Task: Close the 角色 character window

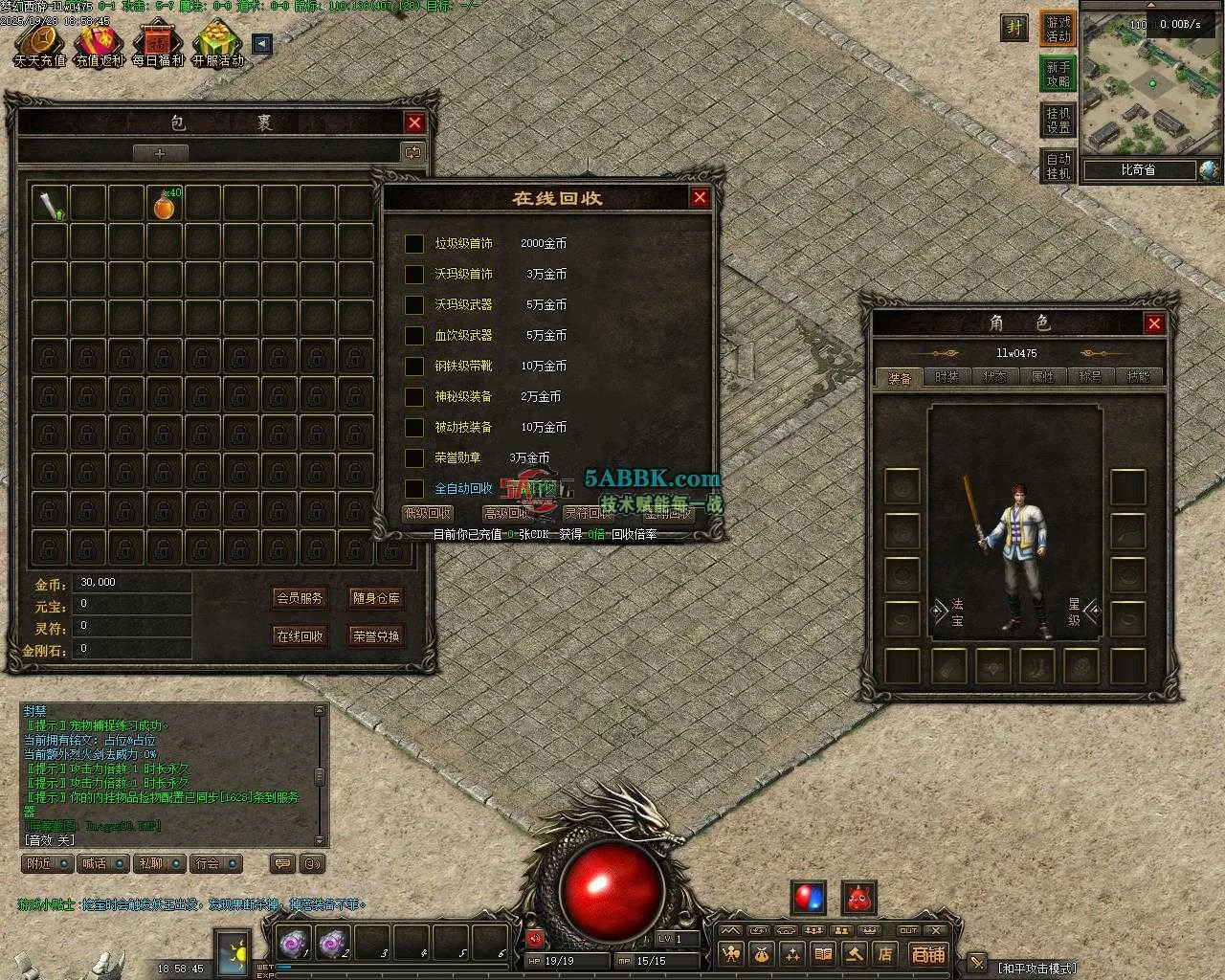Action: click(x=1154, y=323)
